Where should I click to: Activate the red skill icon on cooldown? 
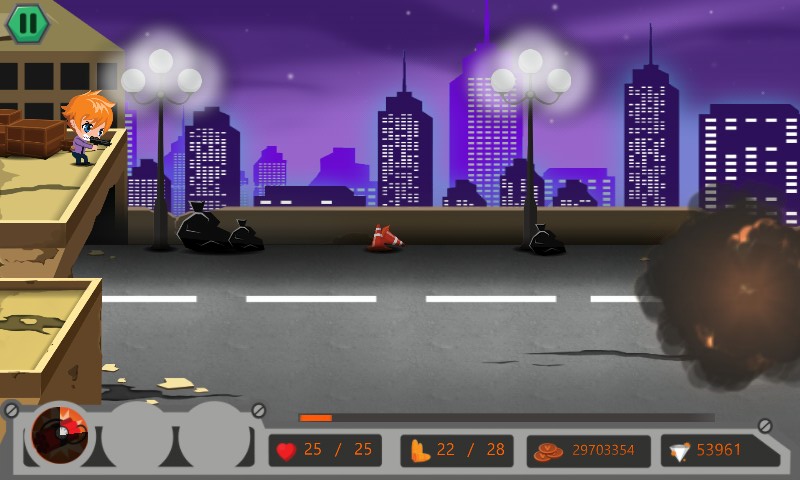tap(60, 435)
